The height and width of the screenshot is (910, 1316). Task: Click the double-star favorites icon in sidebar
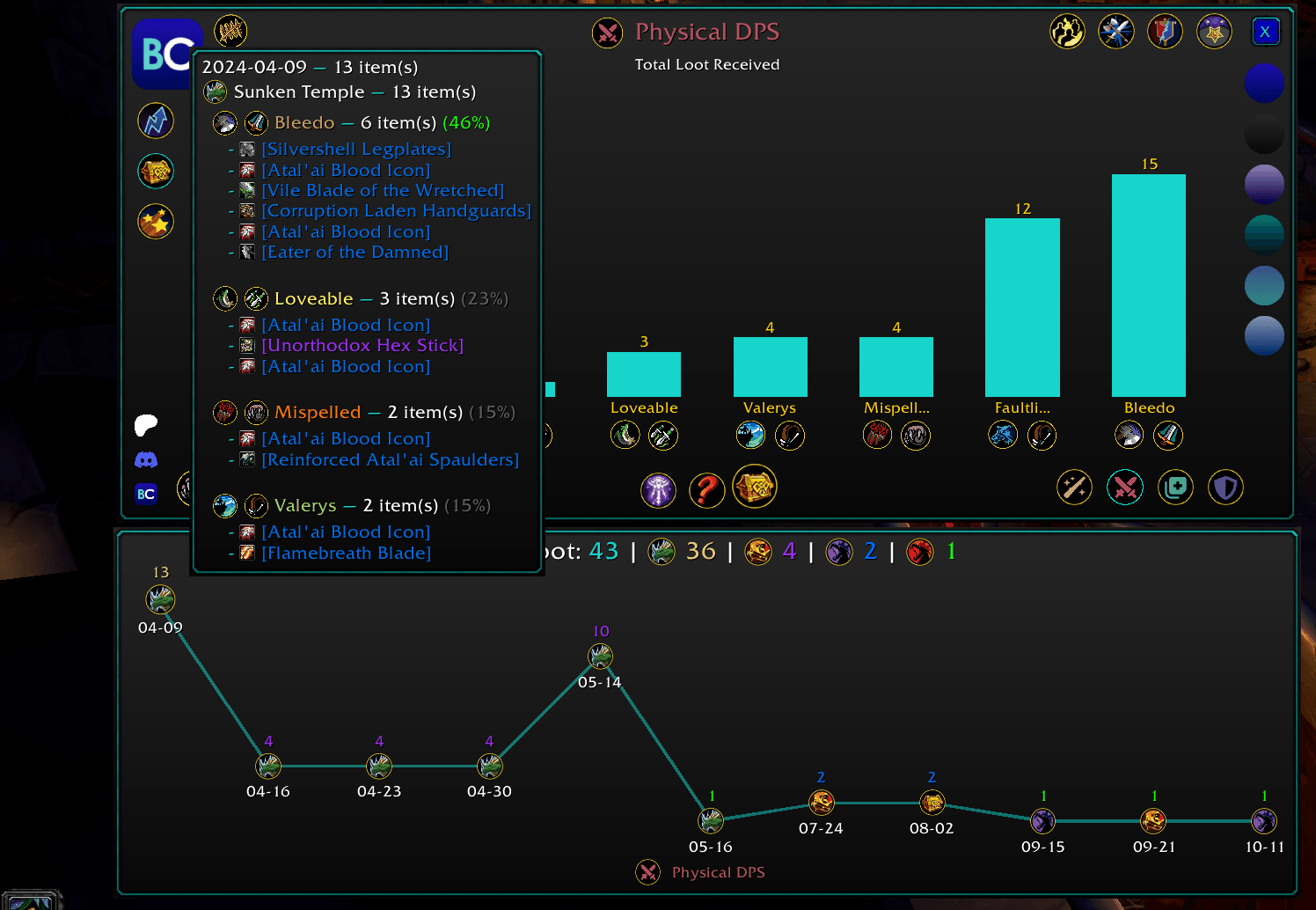pyautogui.click(x=156, y=222)
